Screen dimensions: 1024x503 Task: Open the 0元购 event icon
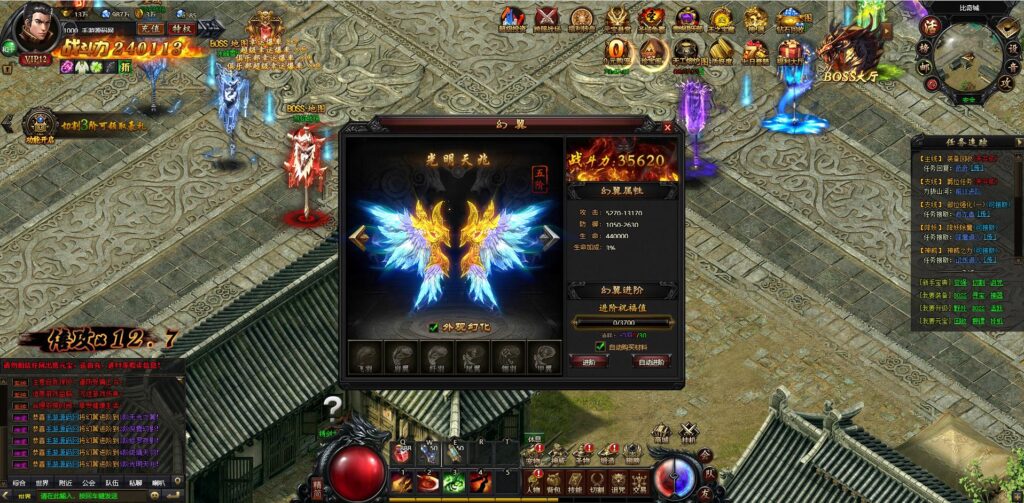[x=619, y=51]
